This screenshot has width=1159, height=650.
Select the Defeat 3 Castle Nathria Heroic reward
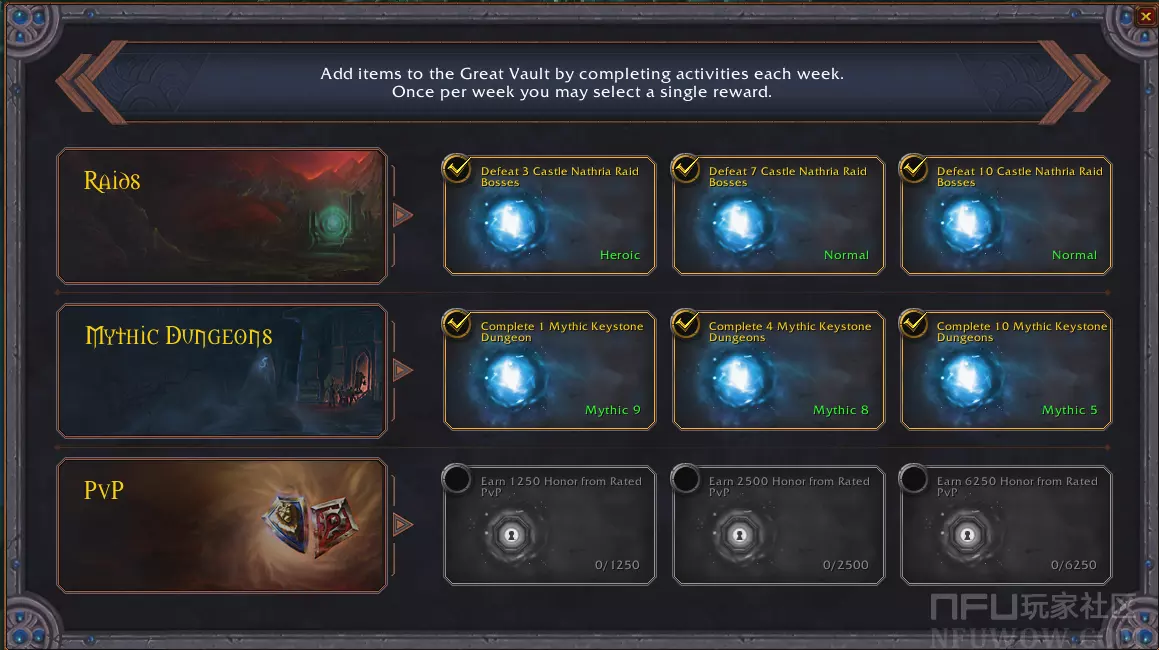point(550,216)
